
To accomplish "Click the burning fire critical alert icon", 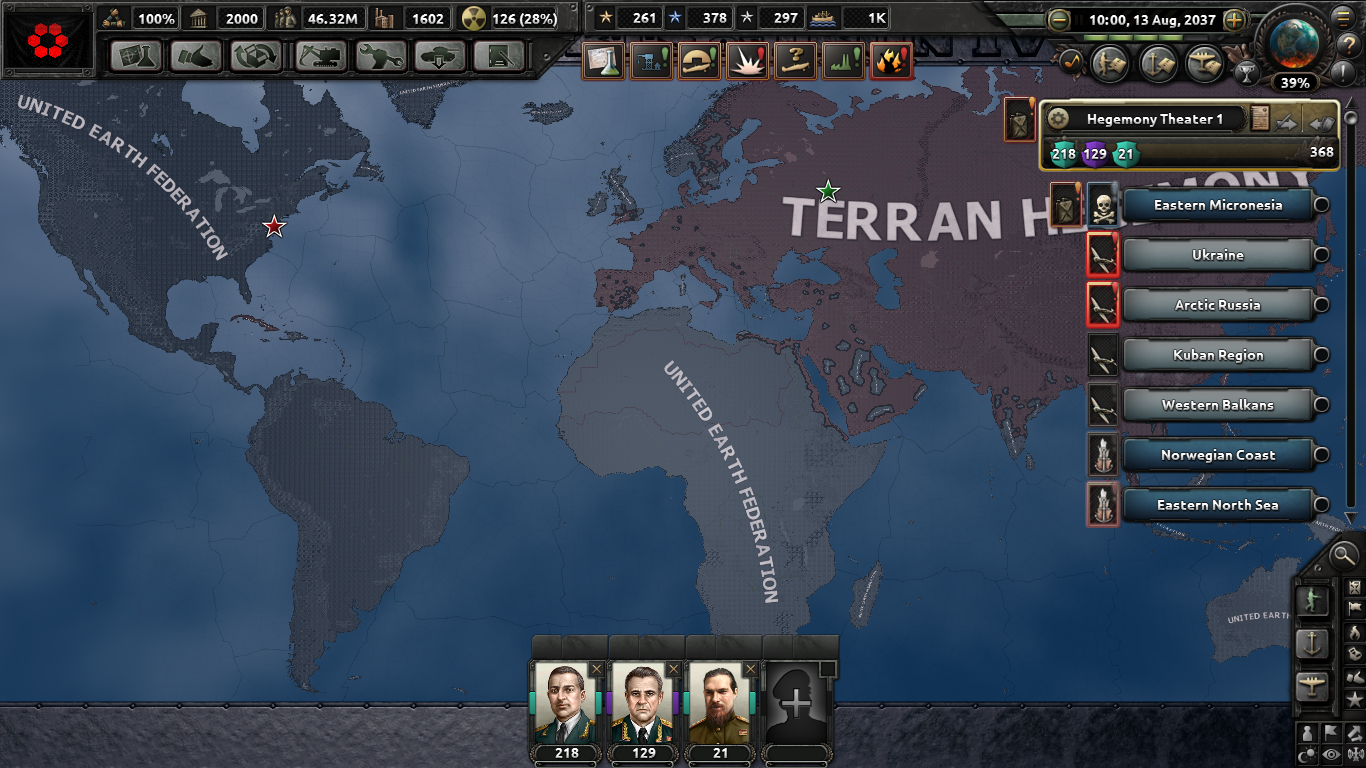I will [x=891, y=60].
